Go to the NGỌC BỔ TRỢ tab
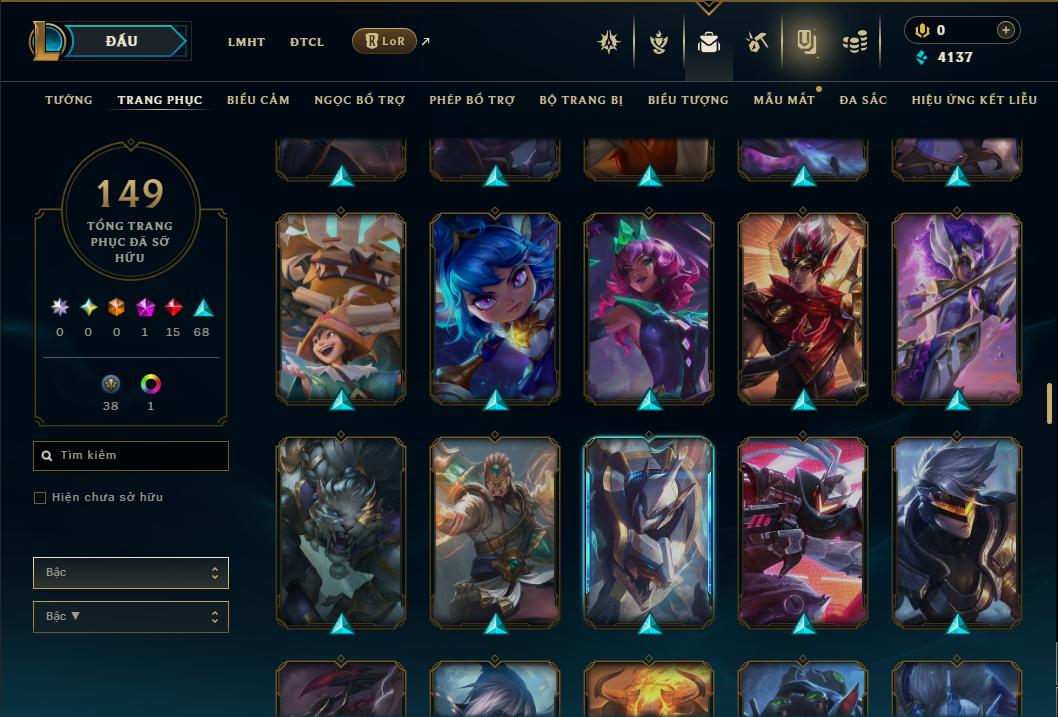1058x717 pixels. pos(359,100)
